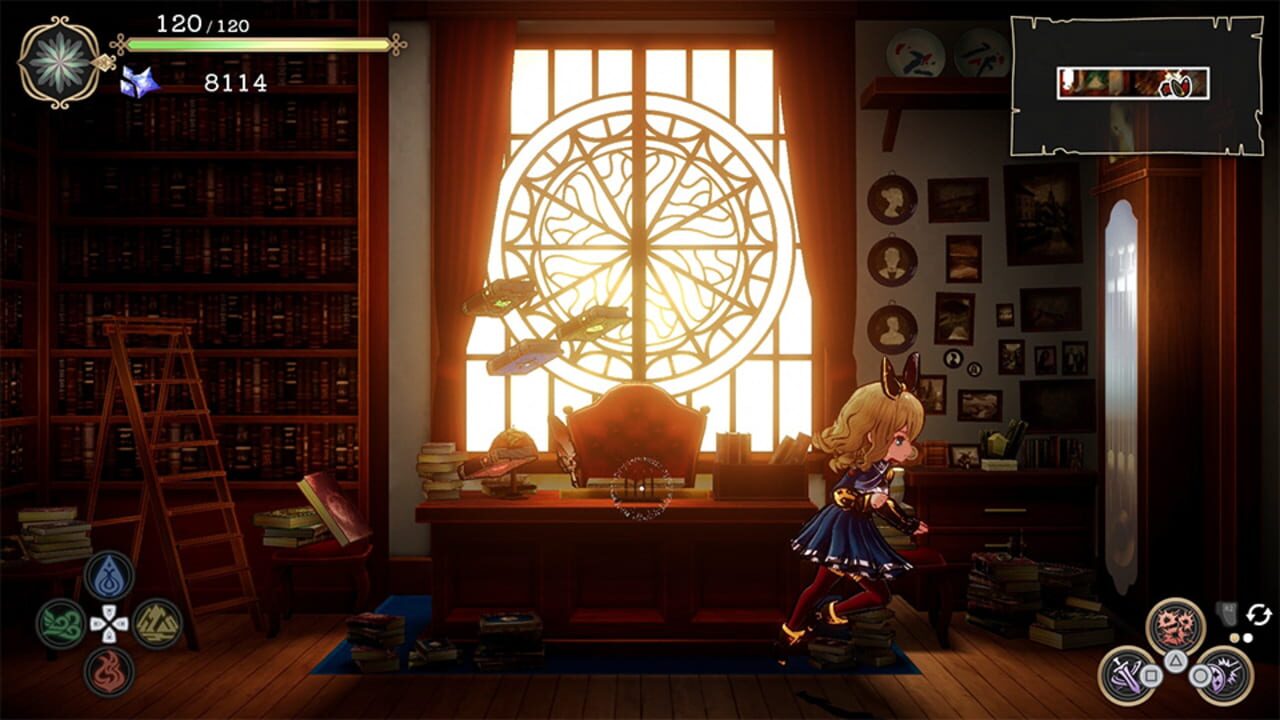Select the Circle button skill slot

click(1198, 675)
